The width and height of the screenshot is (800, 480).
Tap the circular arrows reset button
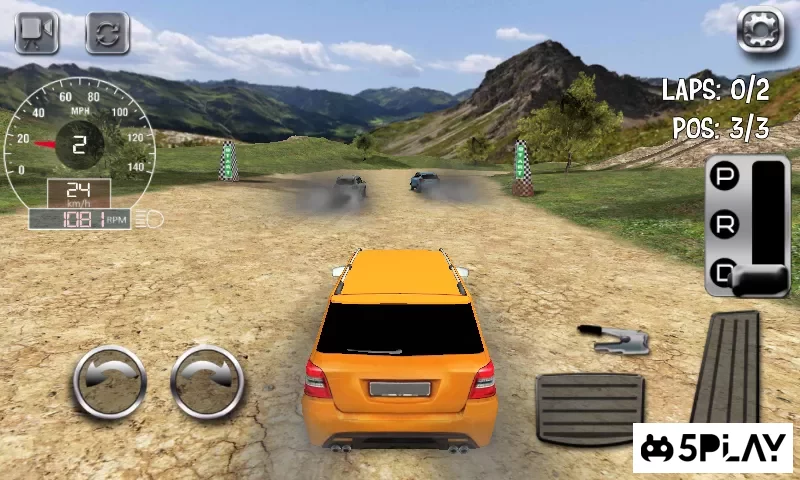[107, 33]
